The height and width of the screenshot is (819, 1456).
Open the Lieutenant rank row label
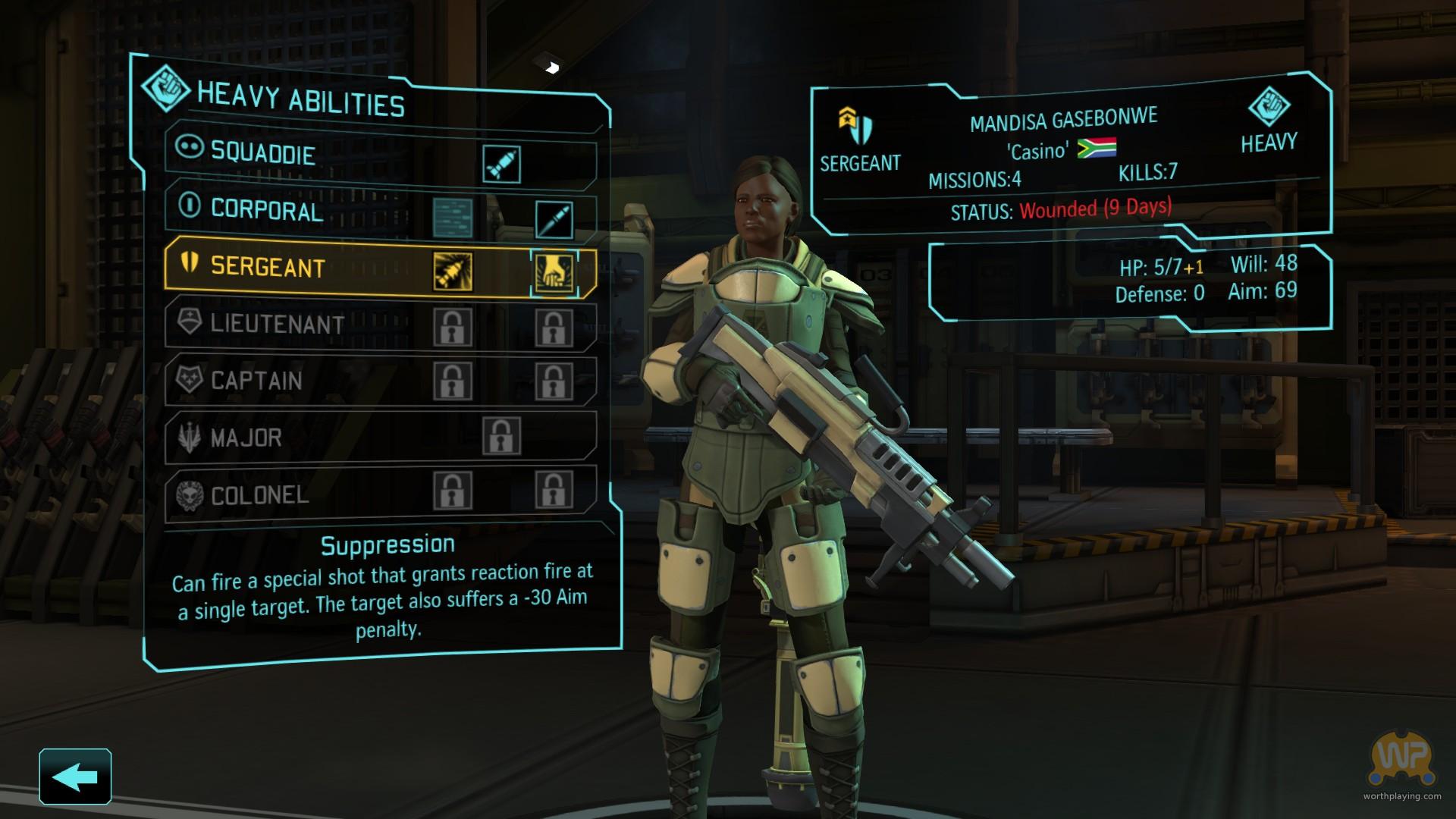(x=277, y=325)
